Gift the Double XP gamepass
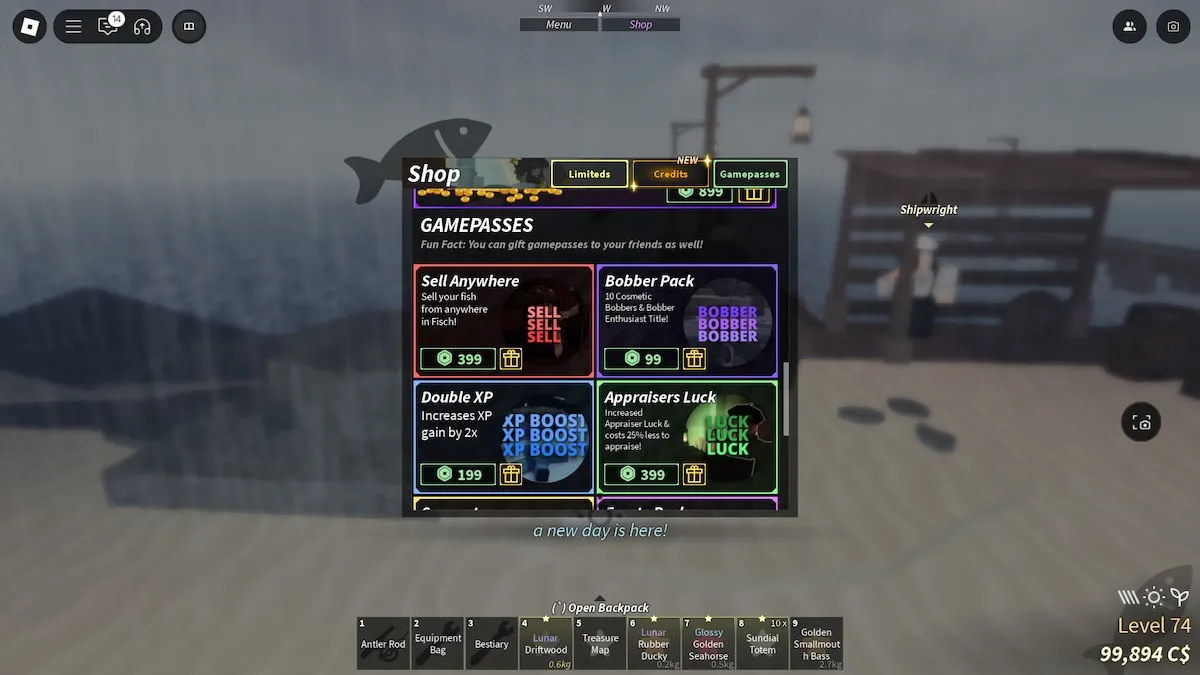This screenshot has width=1200, height=675. (x=511, y=474)
